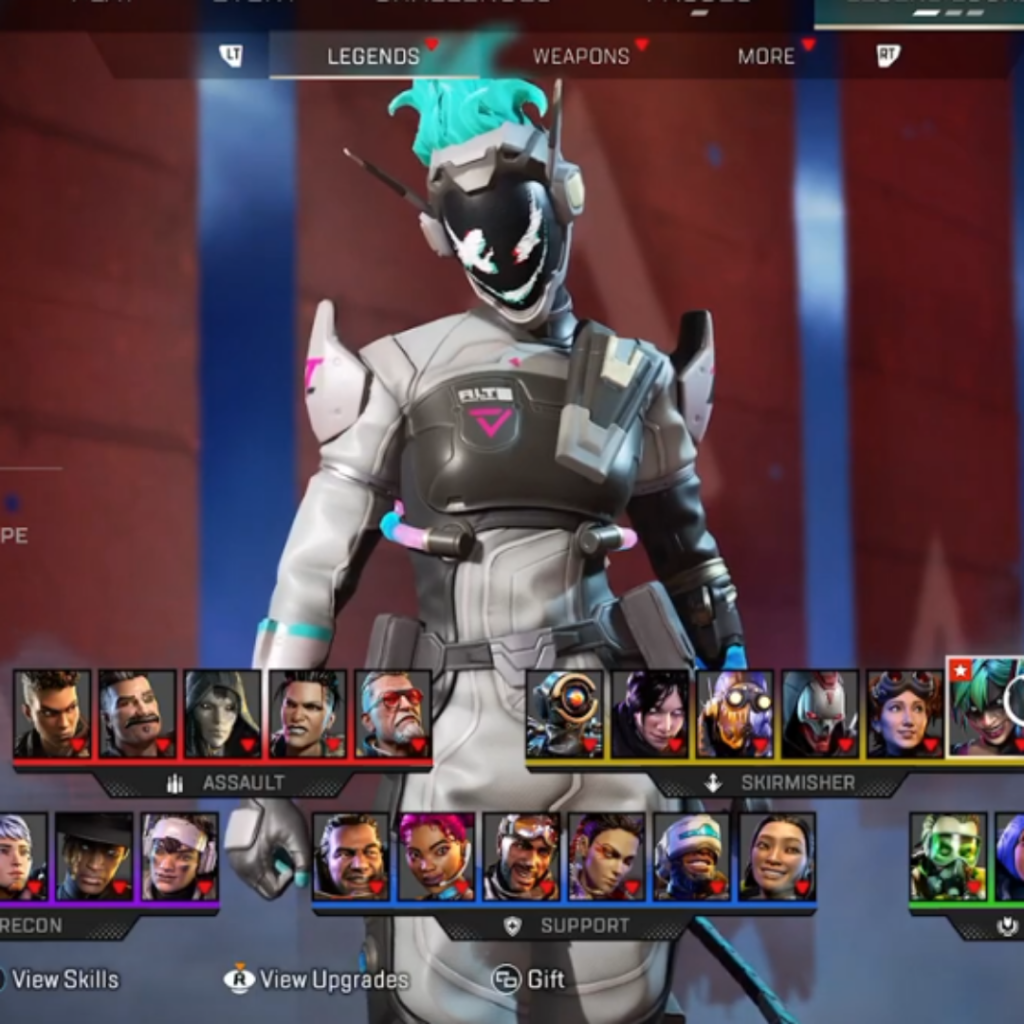Select Seer wearing the black hat
The image size is (1024, 1024).
tap(94, 856)
